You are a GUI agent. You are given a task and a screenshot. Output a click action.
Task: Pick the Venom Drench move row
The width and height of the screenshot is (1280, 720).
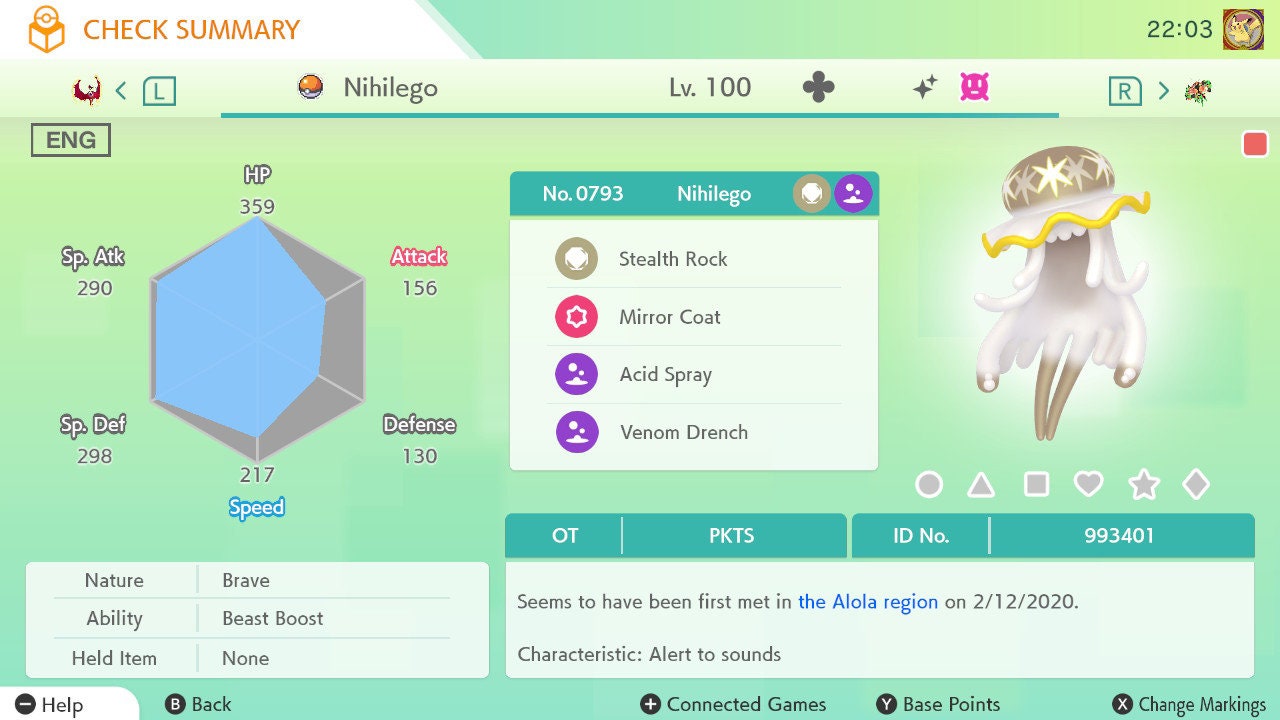[683, 433]
